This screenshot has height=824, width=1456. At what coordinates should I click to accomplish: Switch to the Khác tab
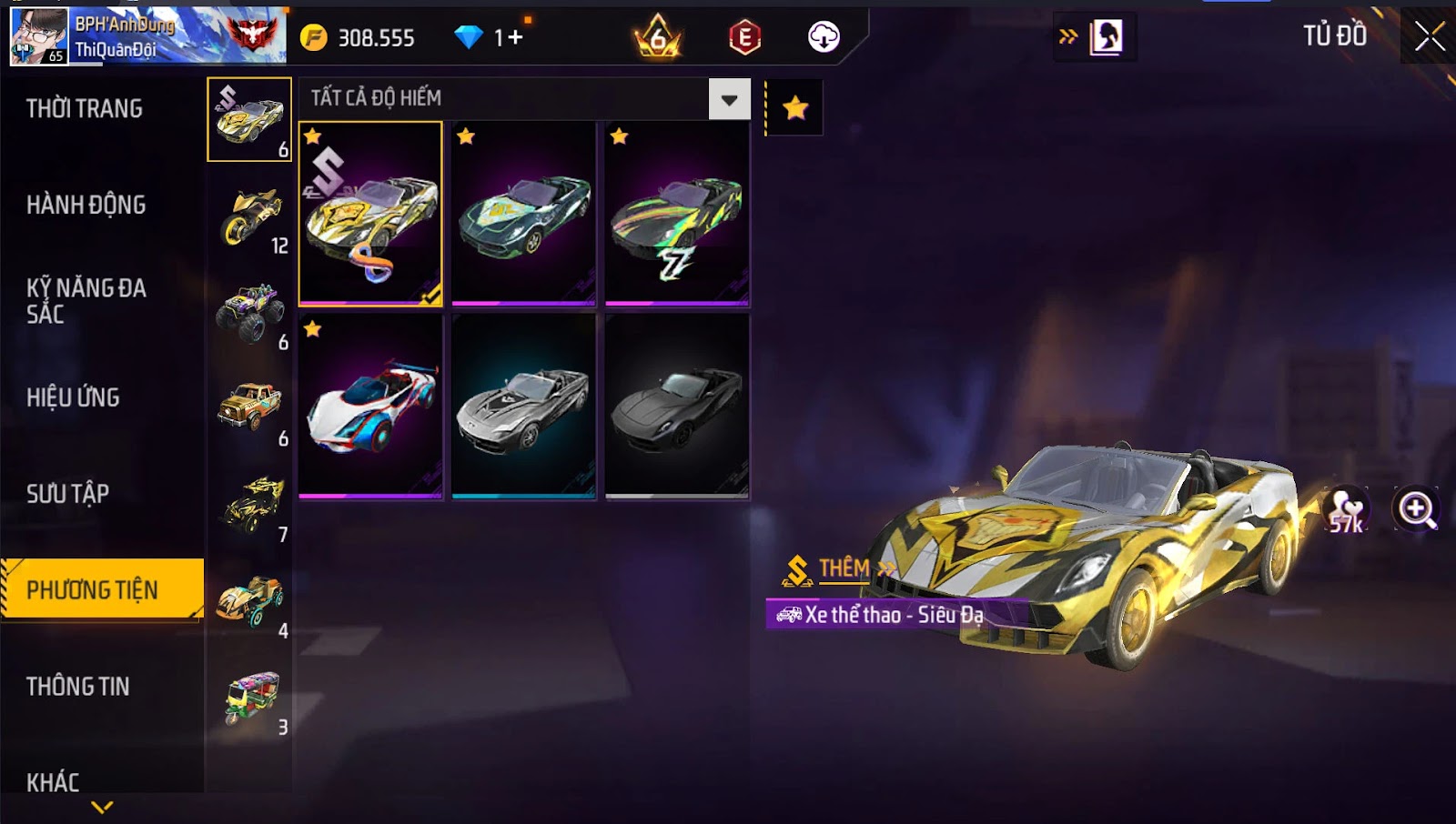[53, 782]
